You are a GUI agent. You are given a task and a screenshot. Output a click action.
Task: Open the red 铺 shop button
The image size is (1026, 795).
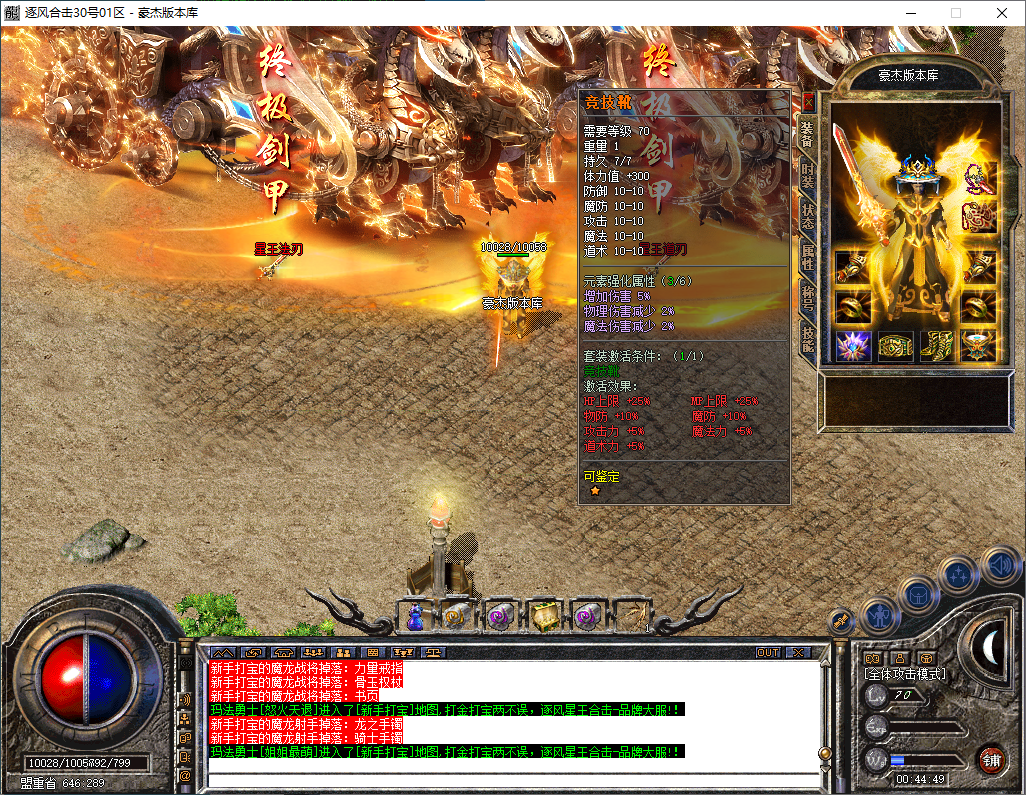point(991,758)
